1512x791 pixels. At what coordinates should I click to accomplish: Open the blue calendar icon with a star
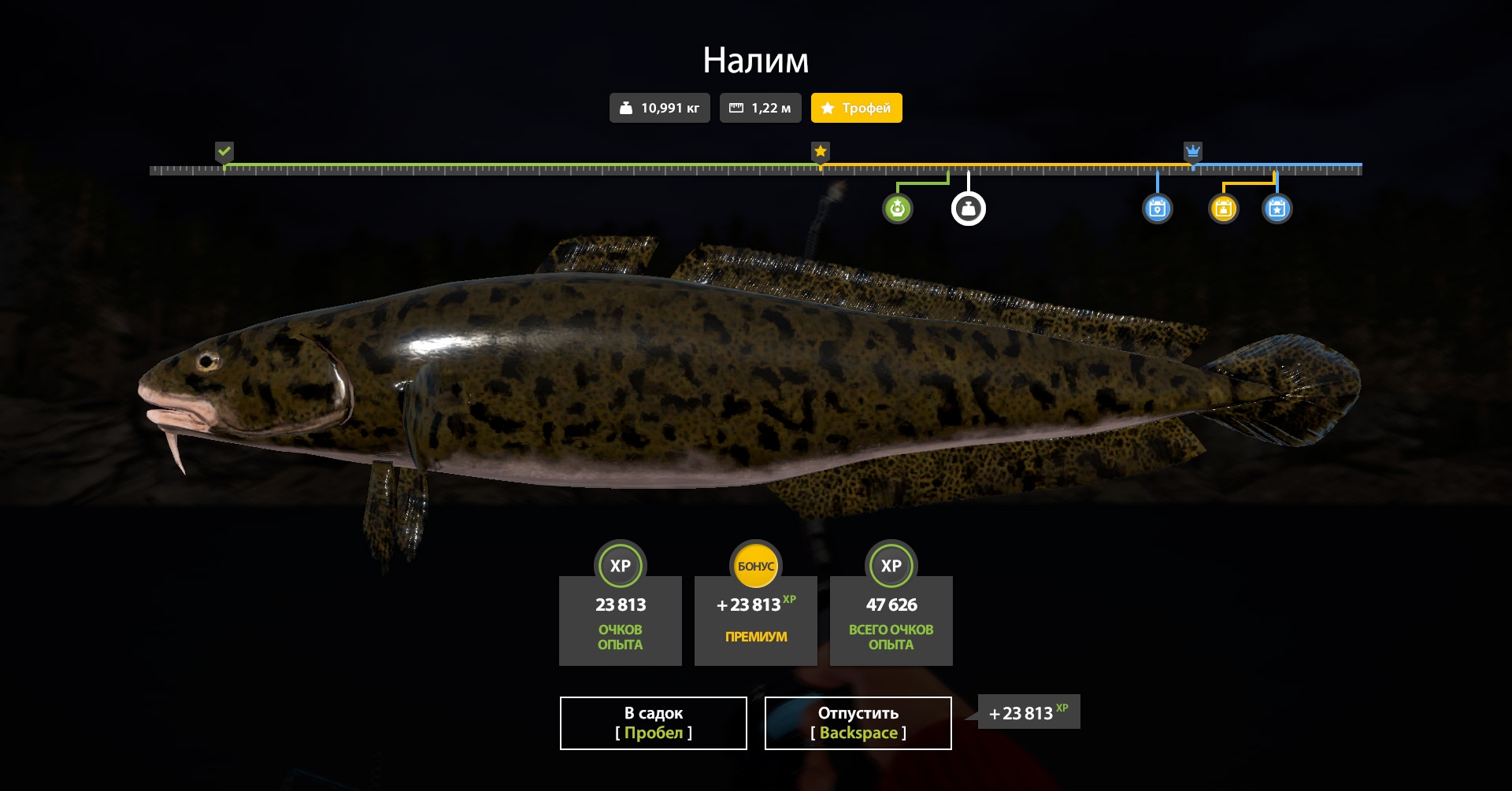pos(1277,209)
